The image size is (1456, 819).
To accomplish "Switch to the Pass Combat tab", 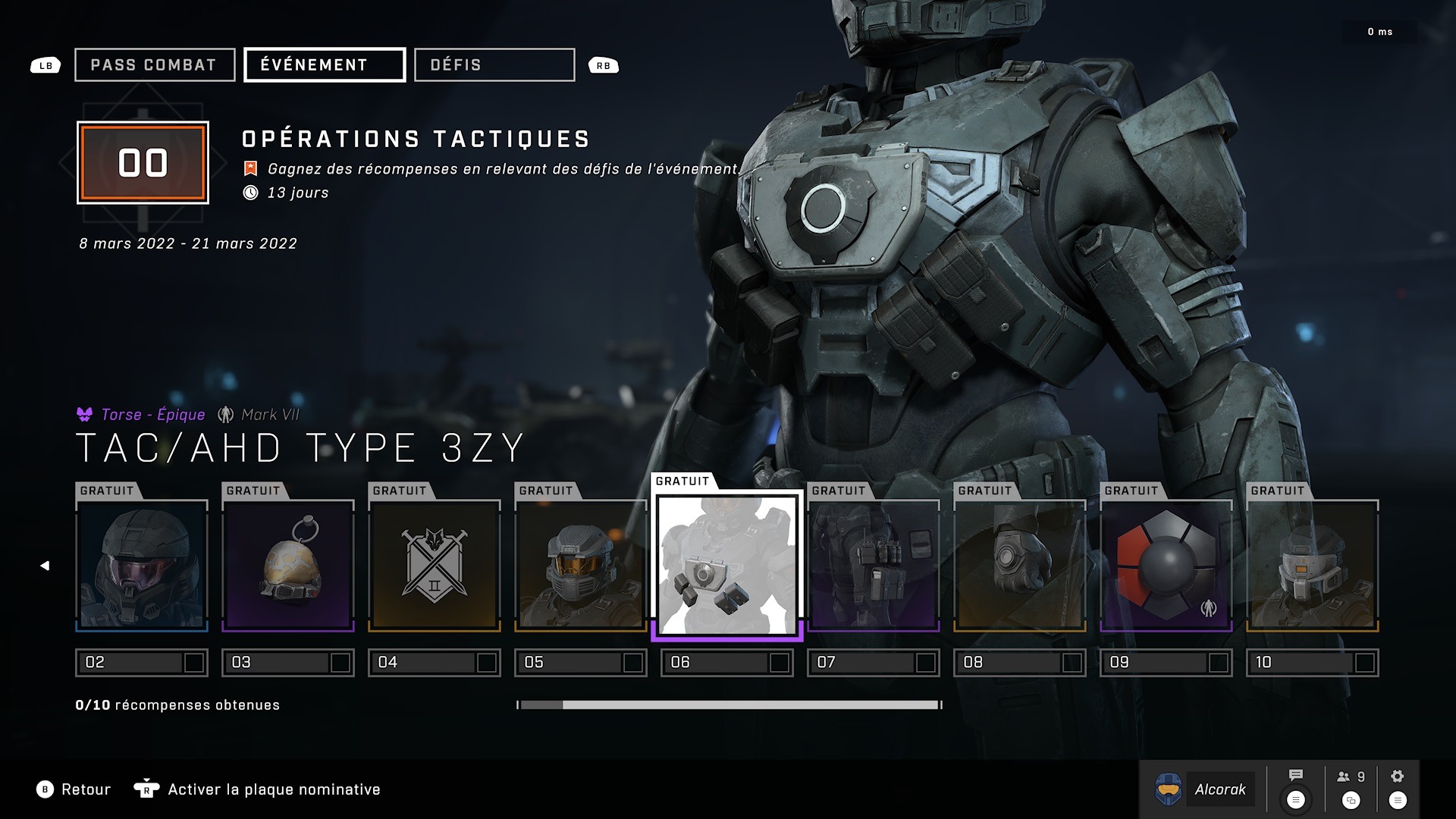I will tap(155, 65).
